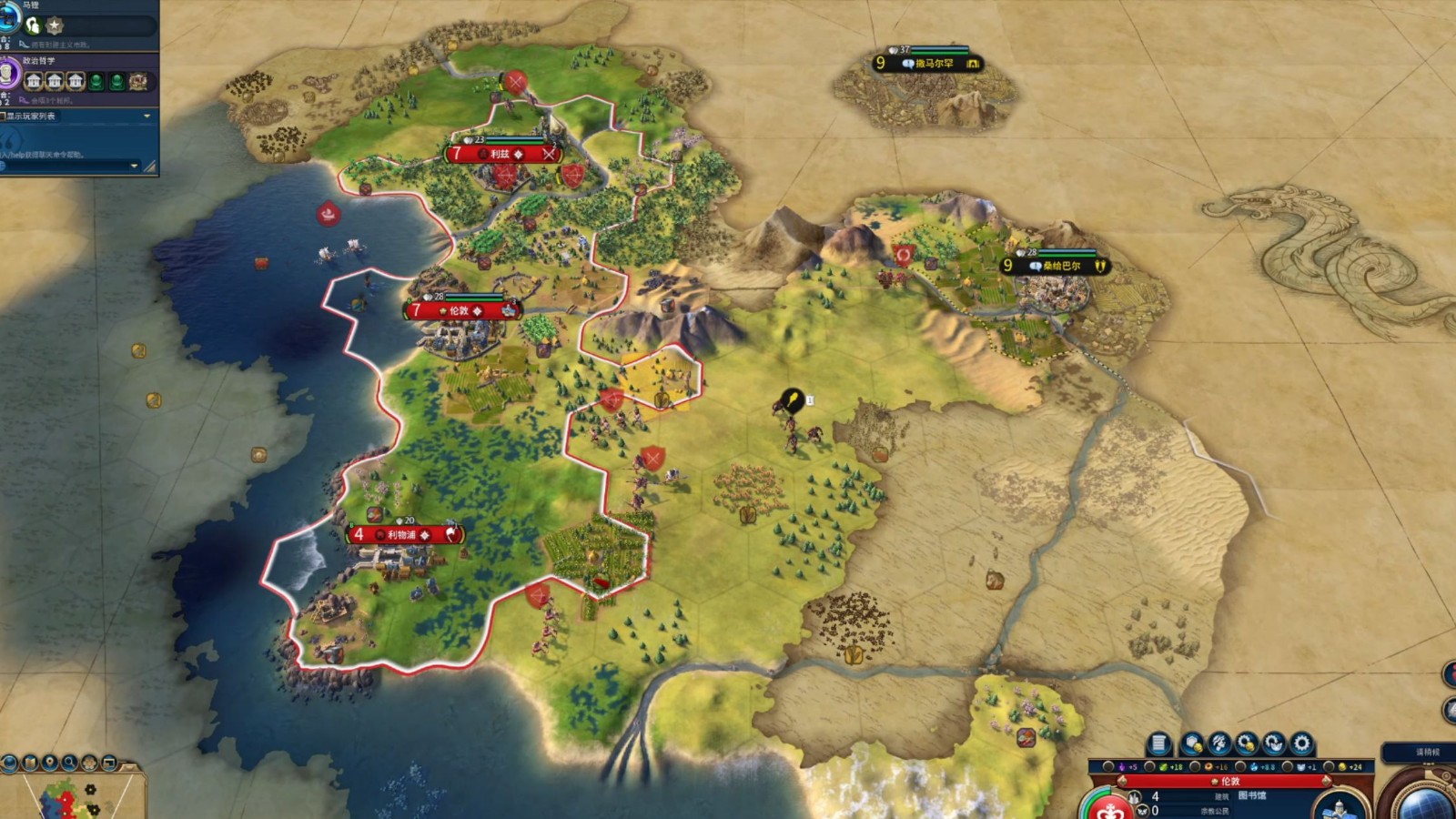
Task: Open minimap lens options book icon
Action: point(31,763)
